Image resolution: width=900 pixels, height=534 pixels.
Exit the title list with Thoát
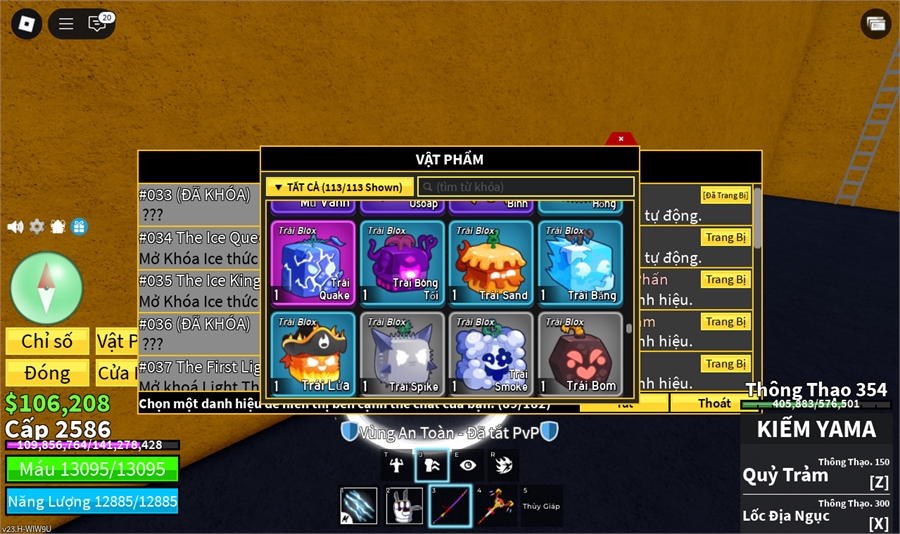click(x=714, y=403)
